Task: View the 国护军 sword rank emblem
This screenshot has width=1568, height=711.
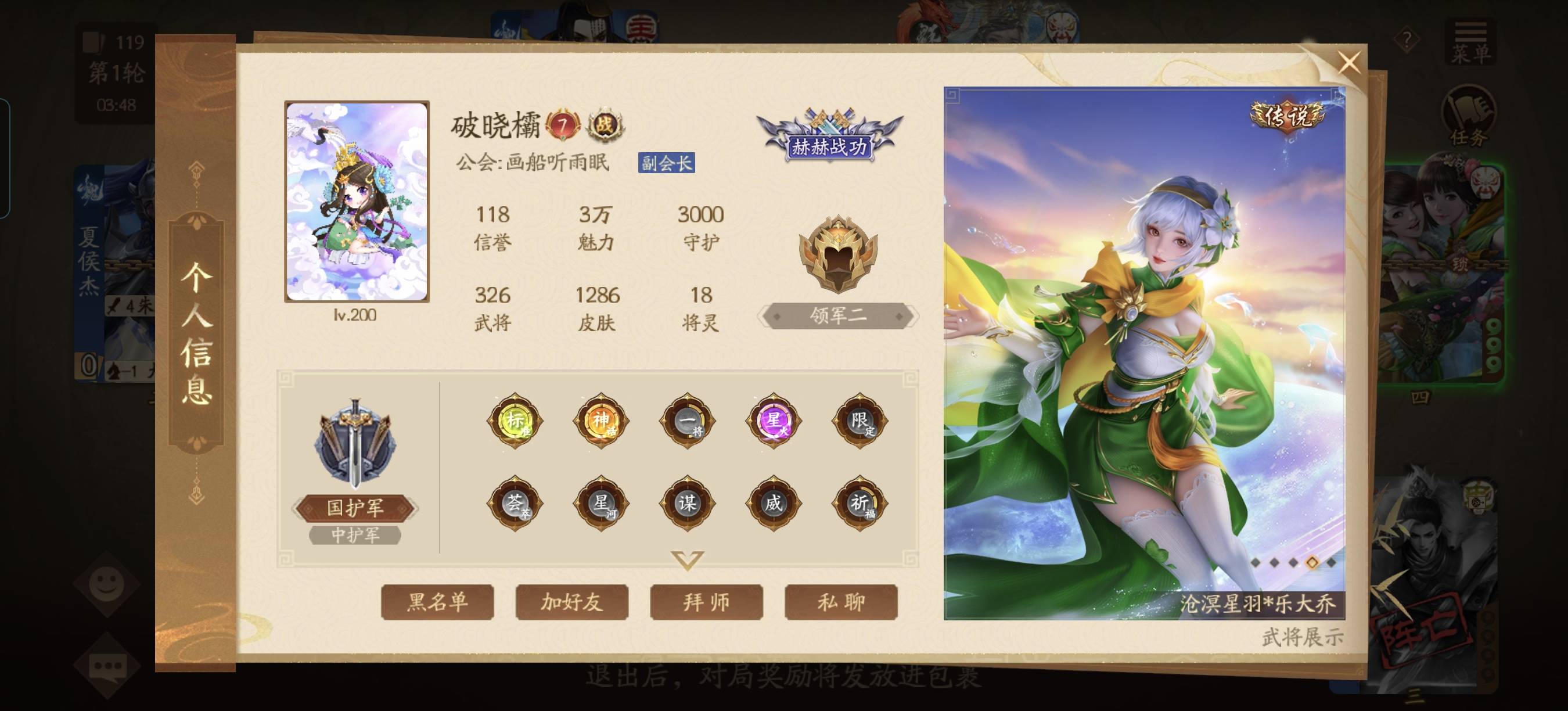Action: point(355,444)
